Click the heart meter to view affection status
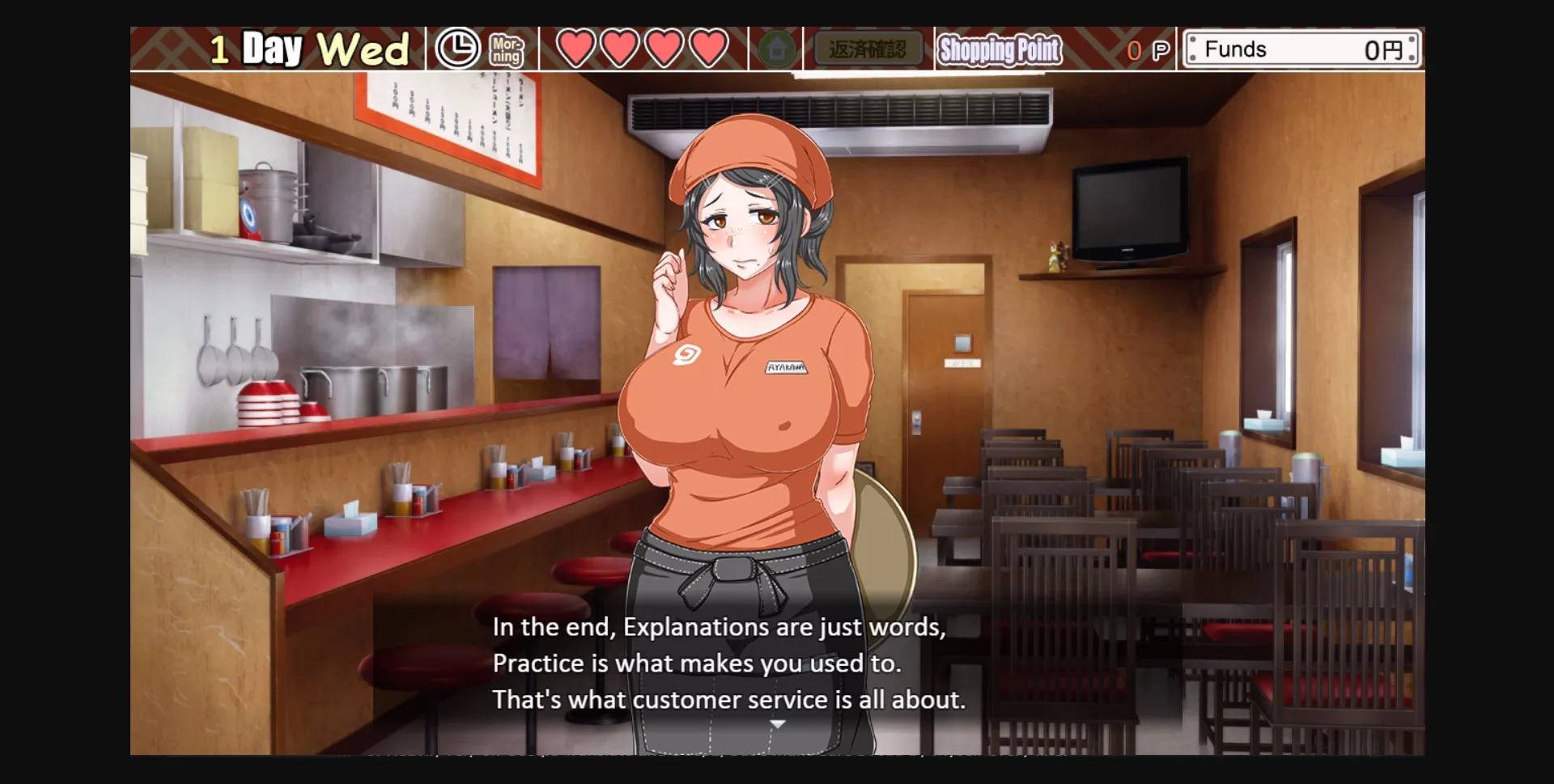1554x784 pixels. pos(643,49)
